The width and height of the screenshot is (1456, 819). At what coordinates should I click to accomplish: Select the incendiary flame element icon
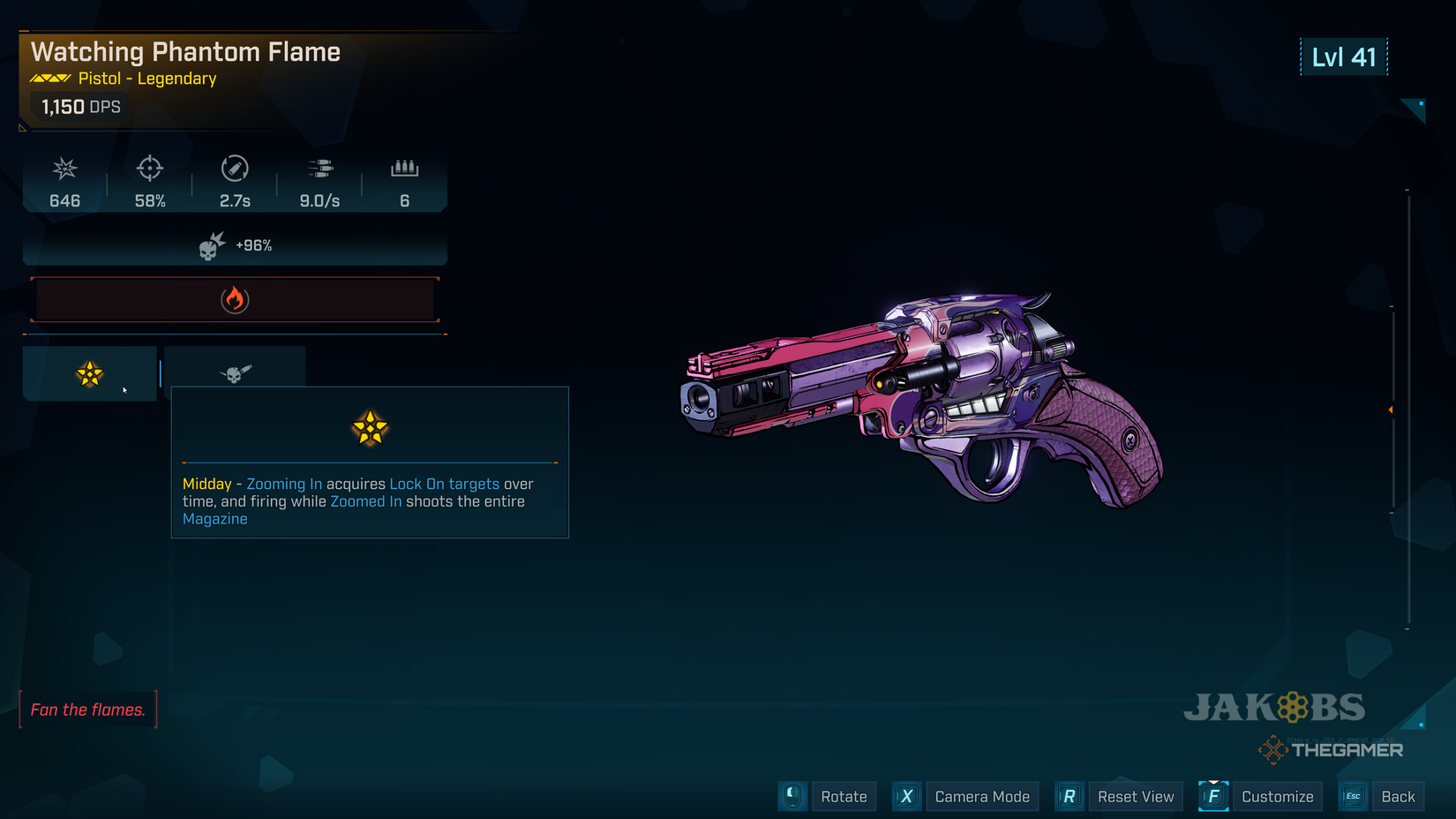click(x=234, y=298)
